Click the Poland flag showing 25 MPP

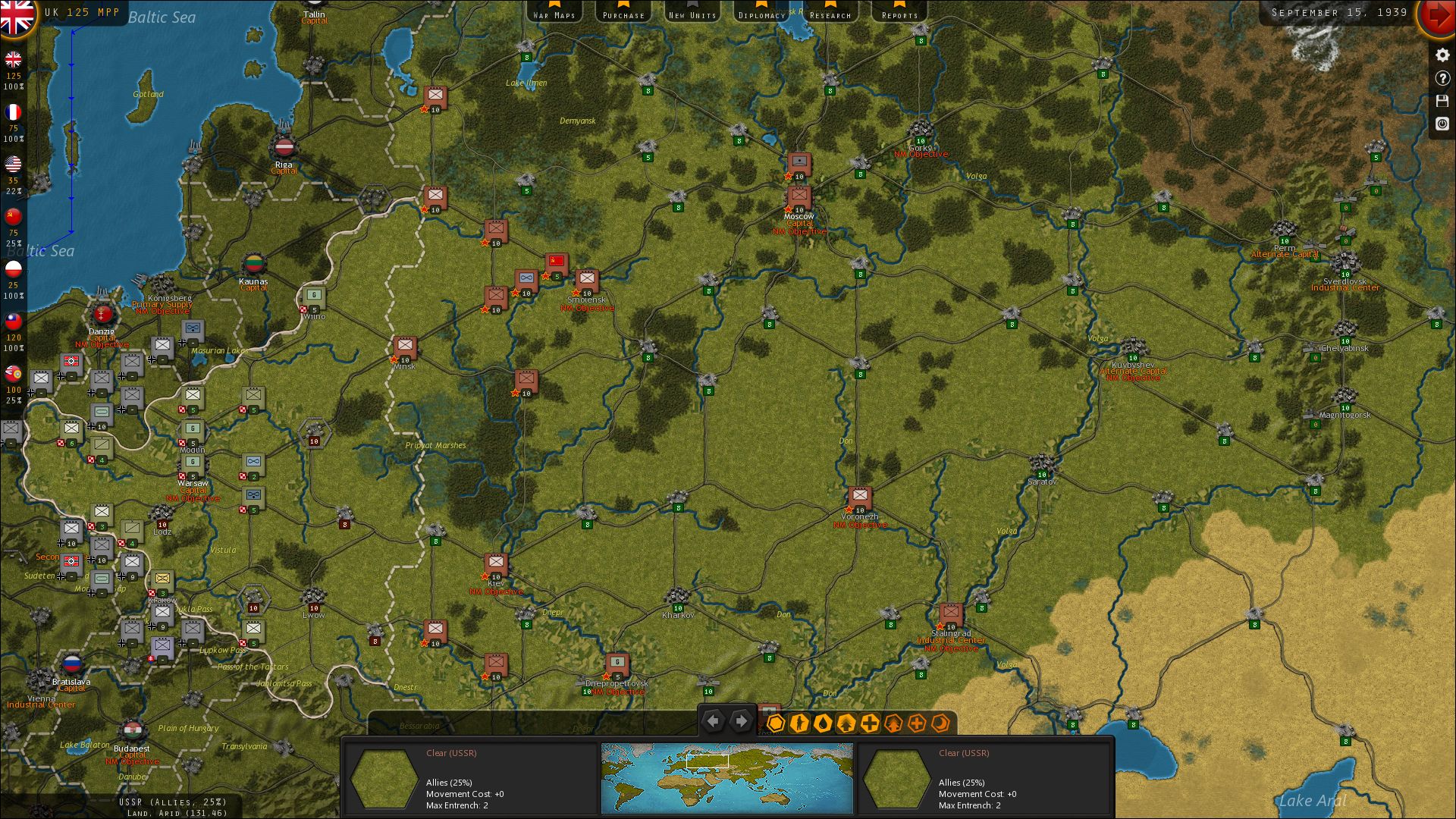coord(14,267)
